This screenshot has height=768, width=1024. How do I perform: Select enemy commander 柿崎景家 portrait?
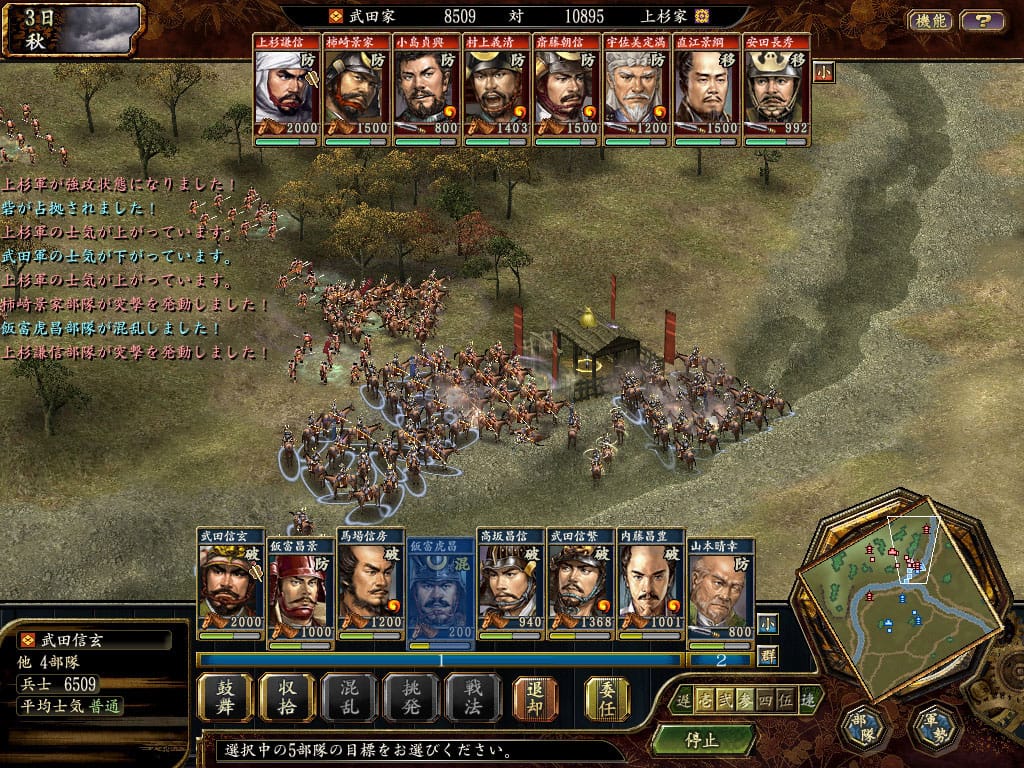pos(356,92)
